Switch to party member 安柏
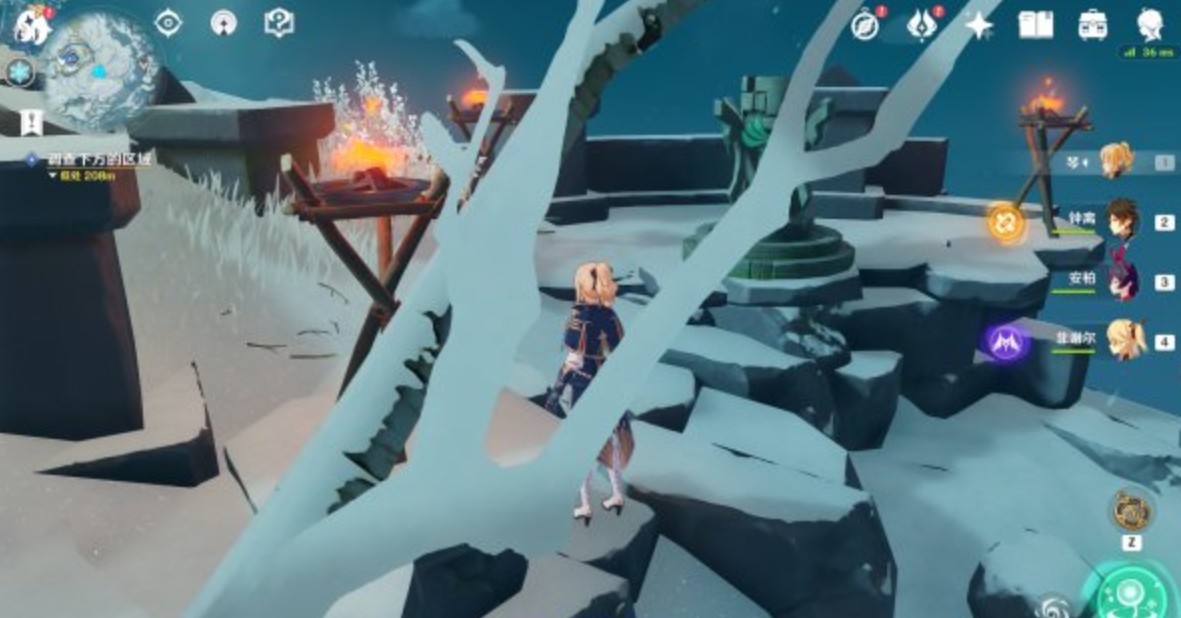The width and height of the screenshot is (1181, 618). tap(1123, 281)
